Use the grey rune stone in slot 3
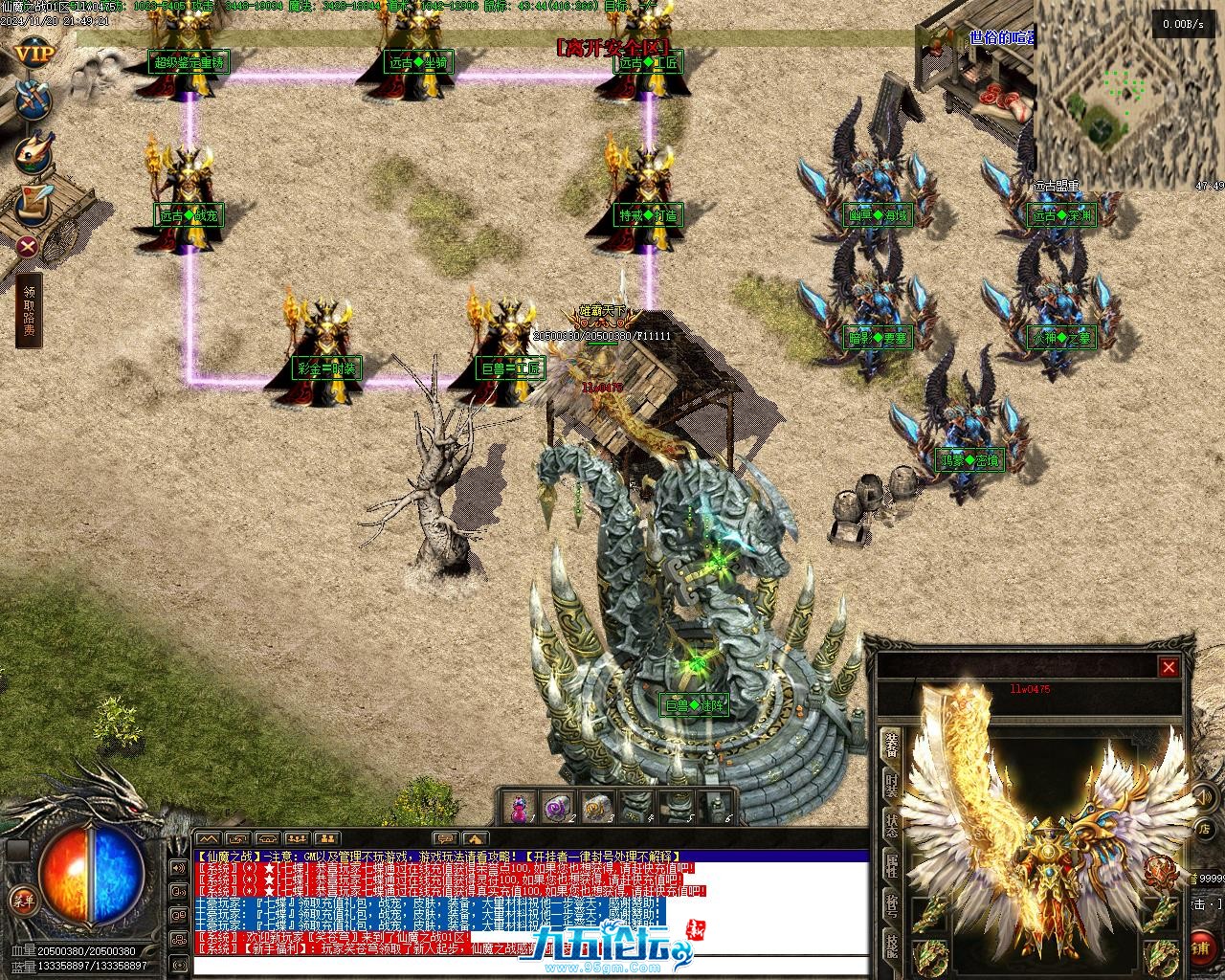 (x=596, y=808)
